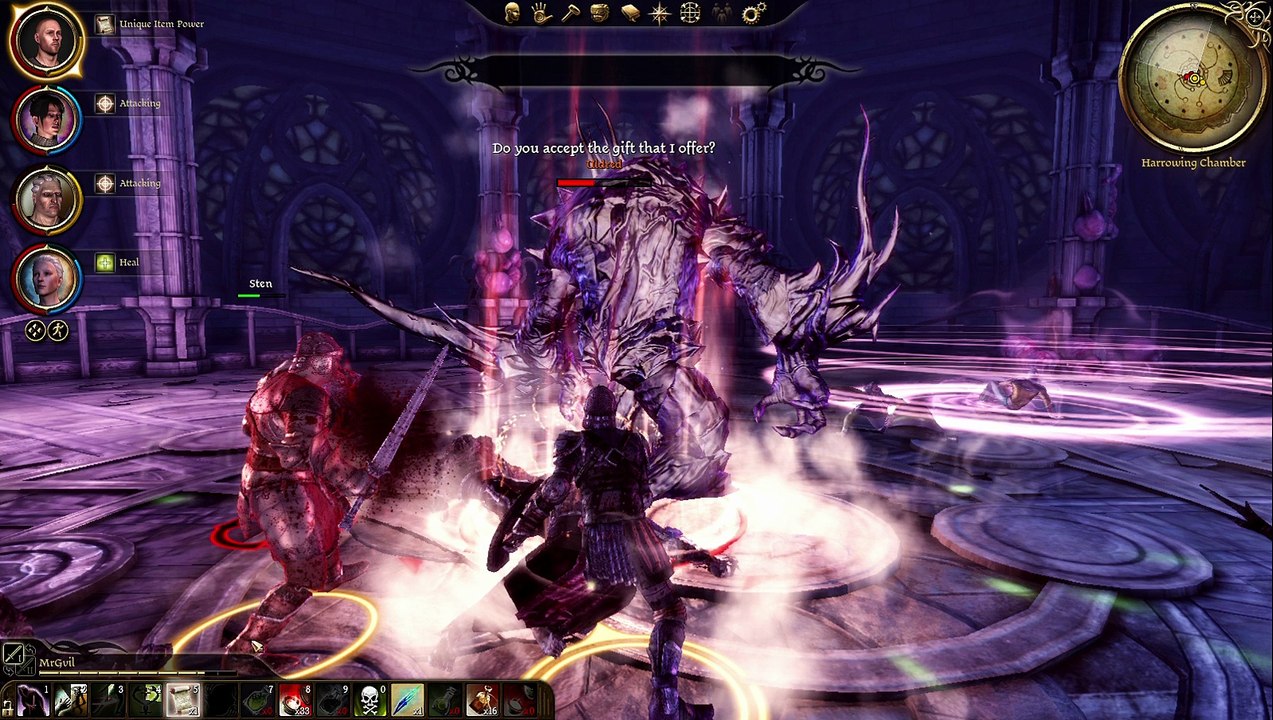1273x720 pixels.
Task: Use the scroll item in slot 5
Action: pos(184,700)
